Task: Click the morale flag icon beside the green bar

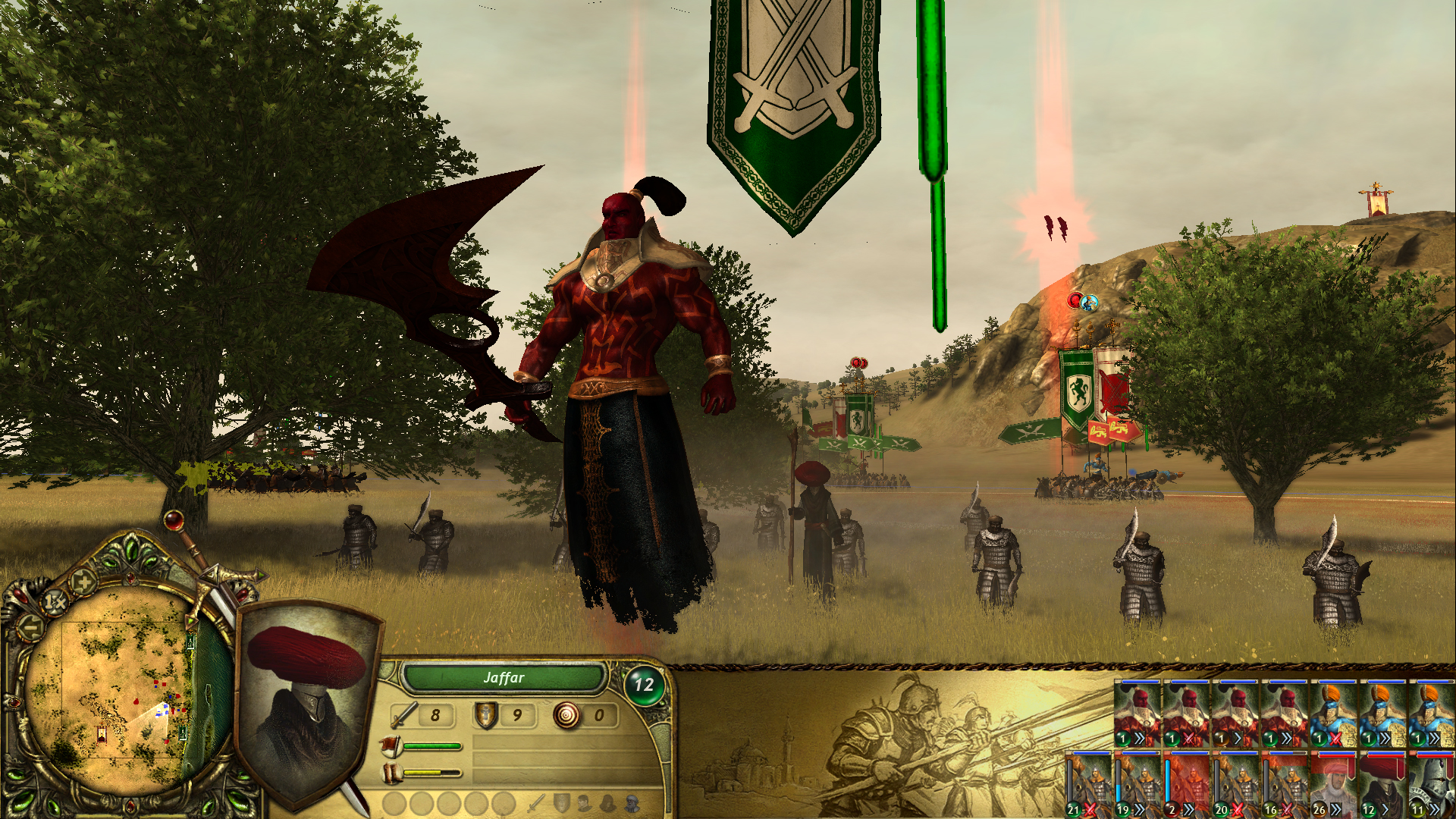Action: coord(391,745)
